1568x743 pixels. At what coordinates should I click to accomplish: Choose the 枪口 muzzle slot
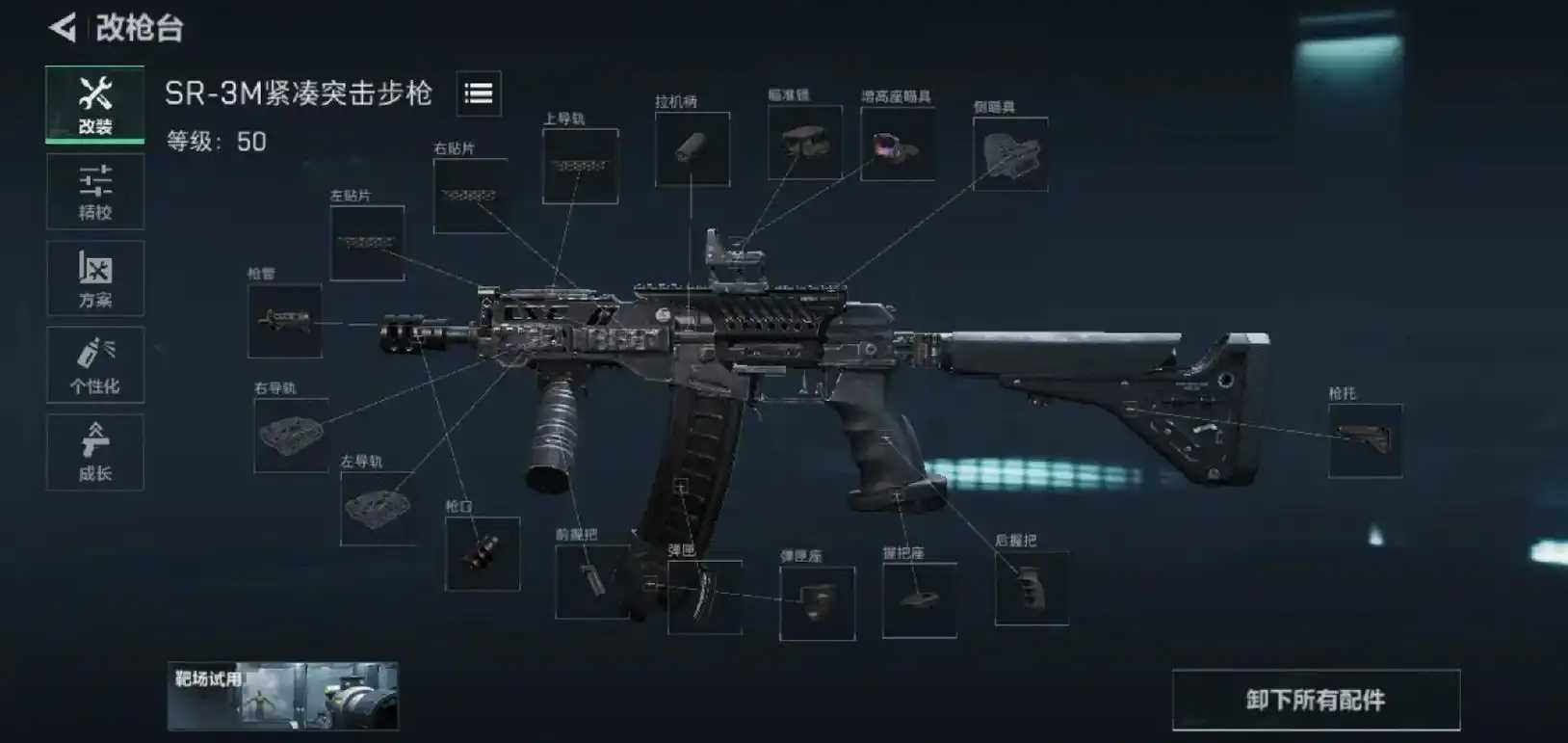[483, 553]
